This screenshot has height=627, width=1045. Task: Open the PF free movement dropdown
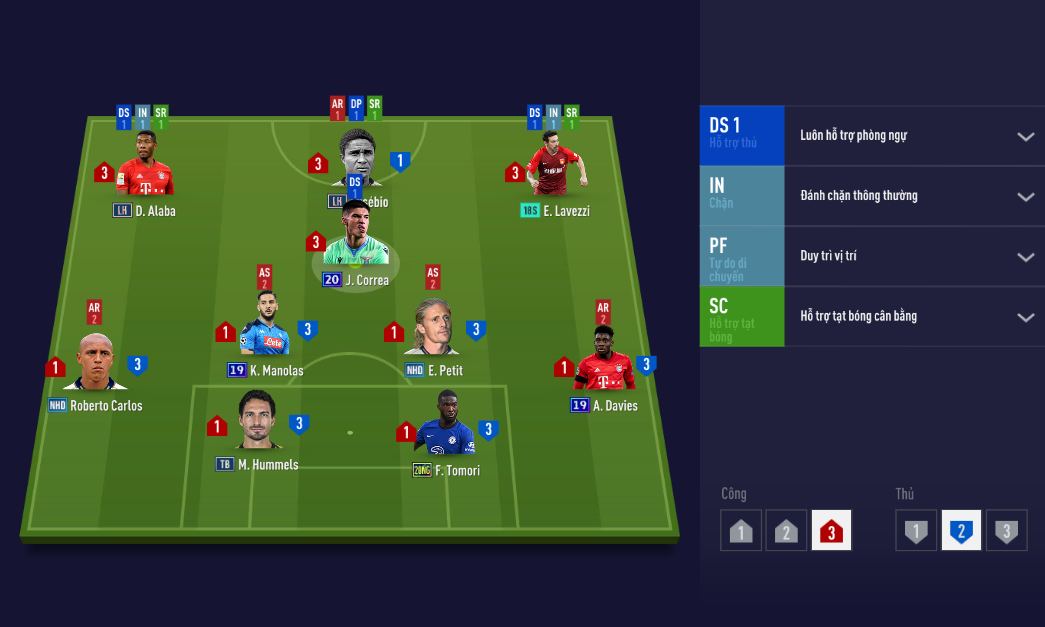tap(1025, 256)
